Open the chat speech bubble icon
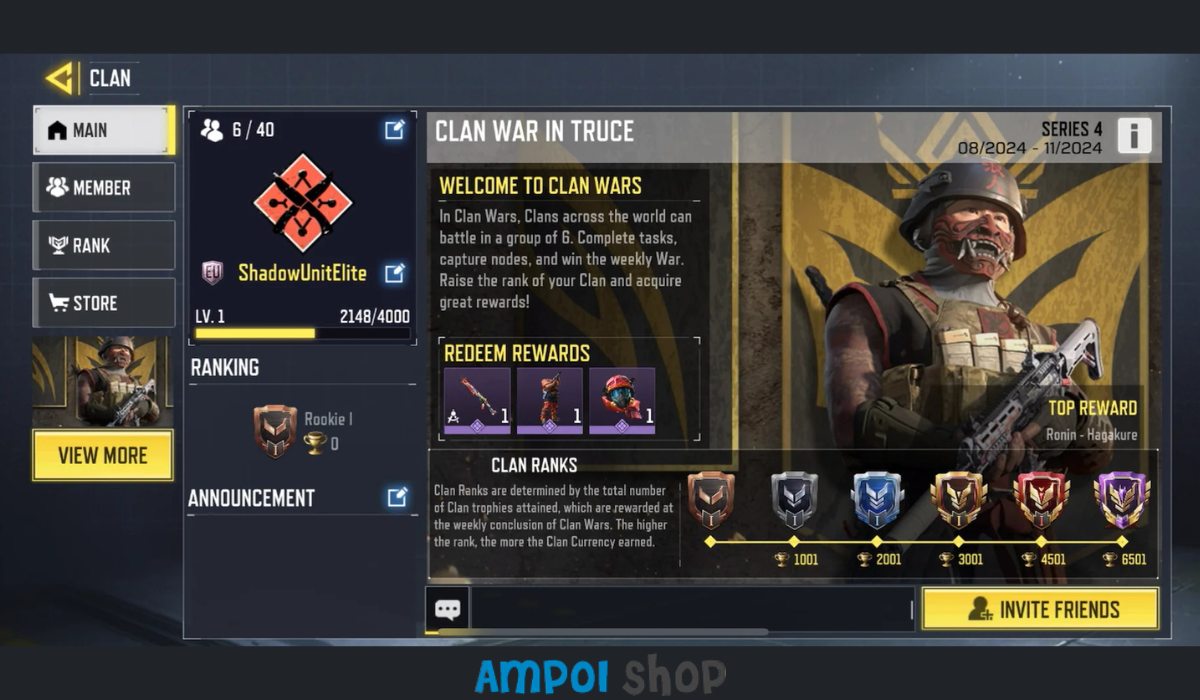Image resolution: width=1200 pixels, height=700 pixels. (x=447, y=609)
